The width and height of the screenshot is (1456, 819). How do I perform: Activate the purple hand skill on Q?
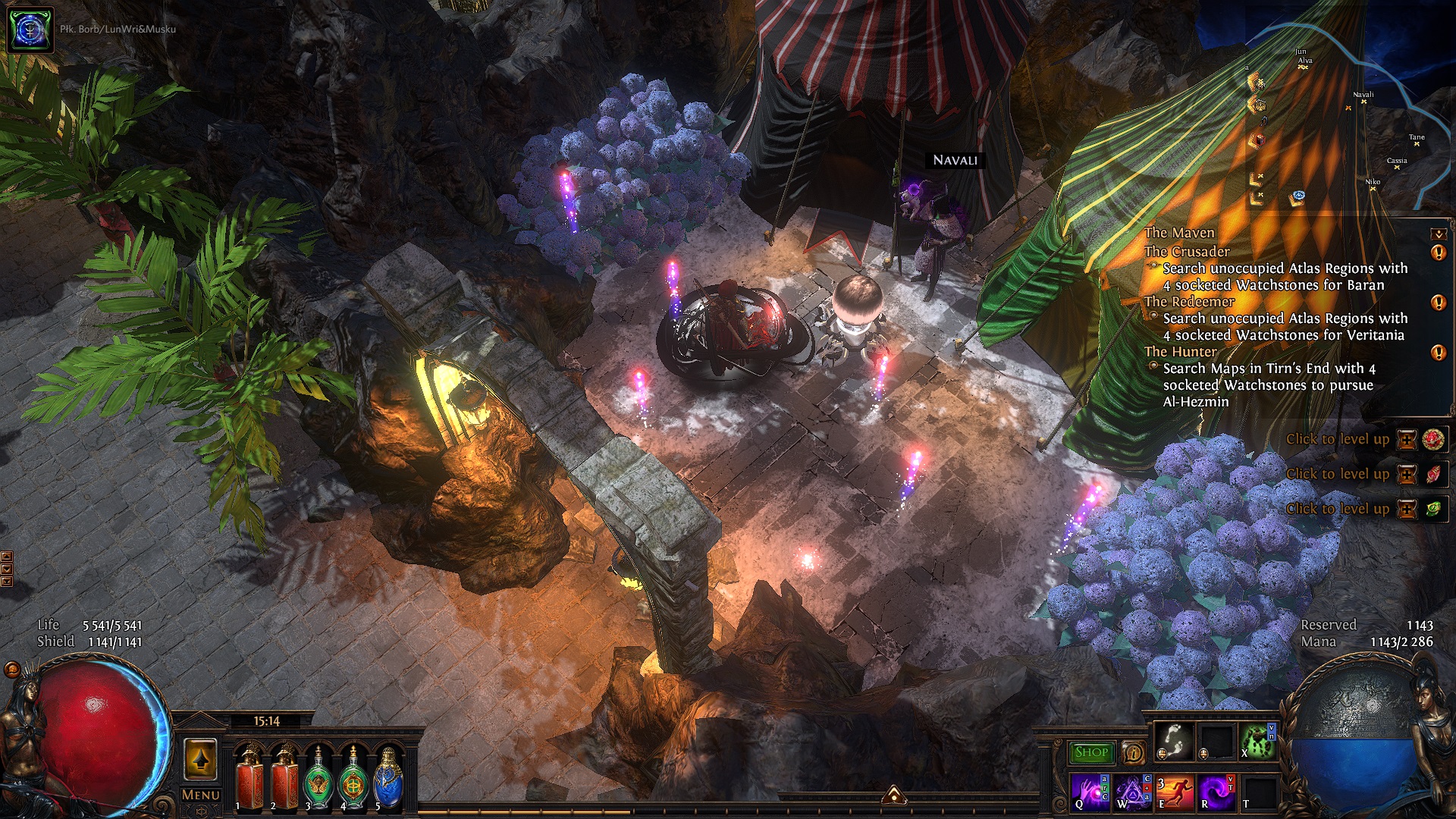tap(1090, 792)
